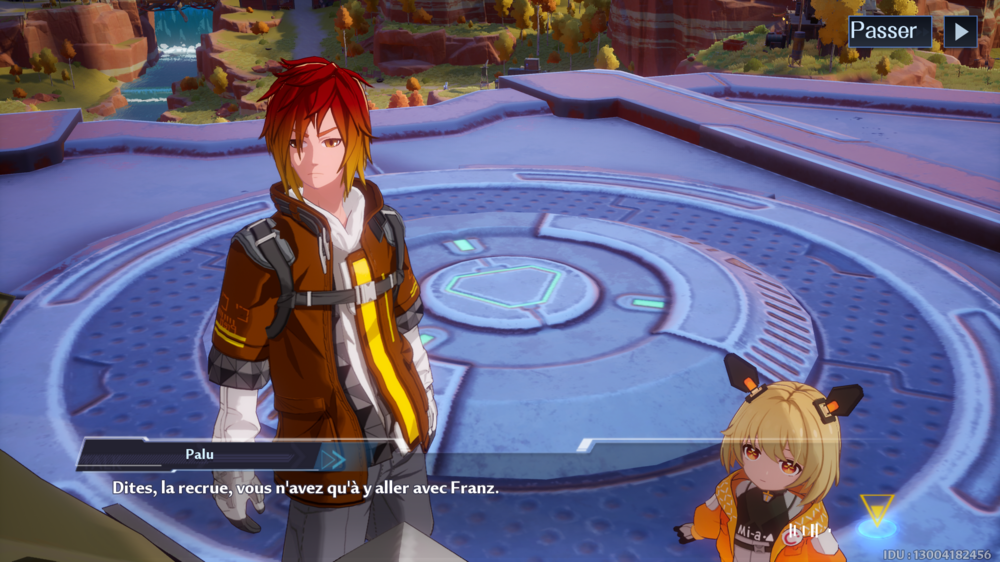Skip the cutscene with the Passer button
The height and width of the screenshot is (562, 1000).
point(889,31)
